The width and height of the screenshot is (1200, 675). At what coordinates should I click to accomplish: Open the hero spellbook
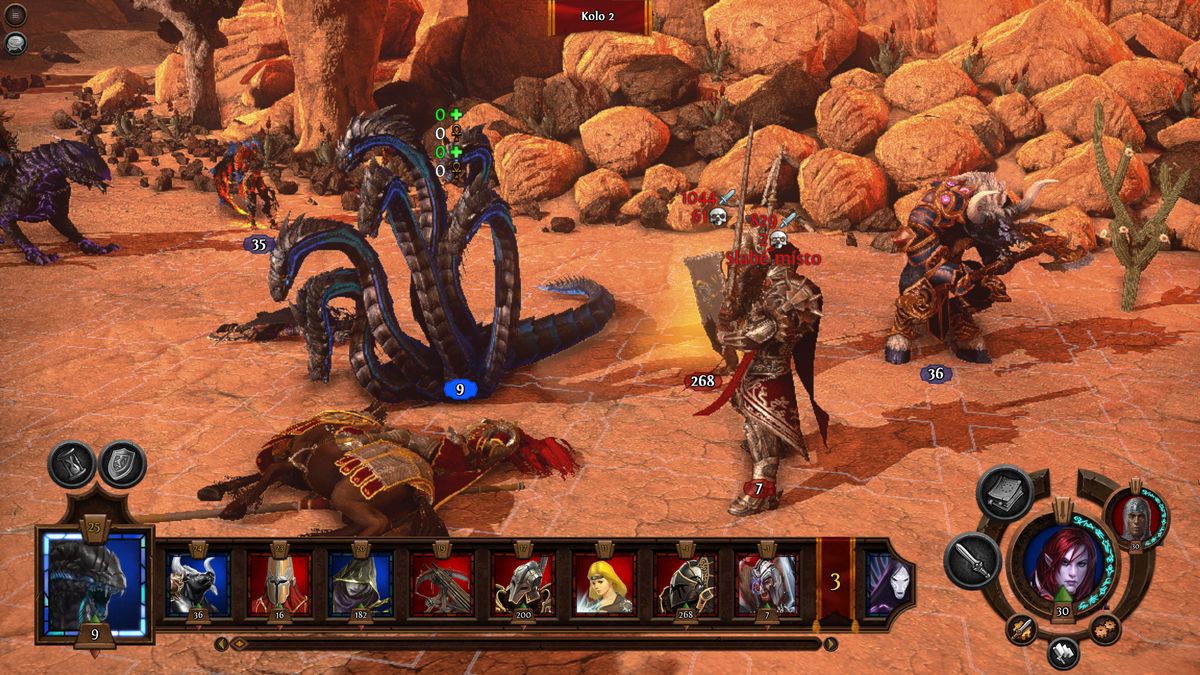point(1005,493)
